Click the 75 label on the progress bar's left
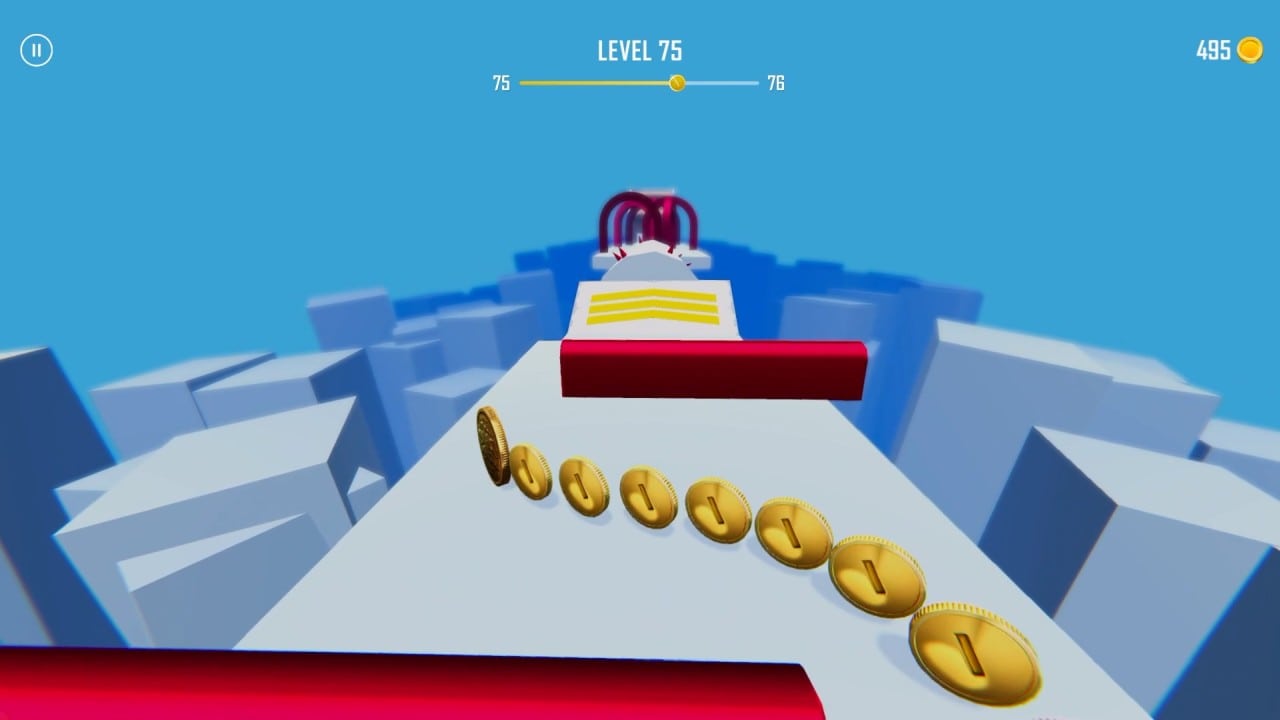 point(501,82)
